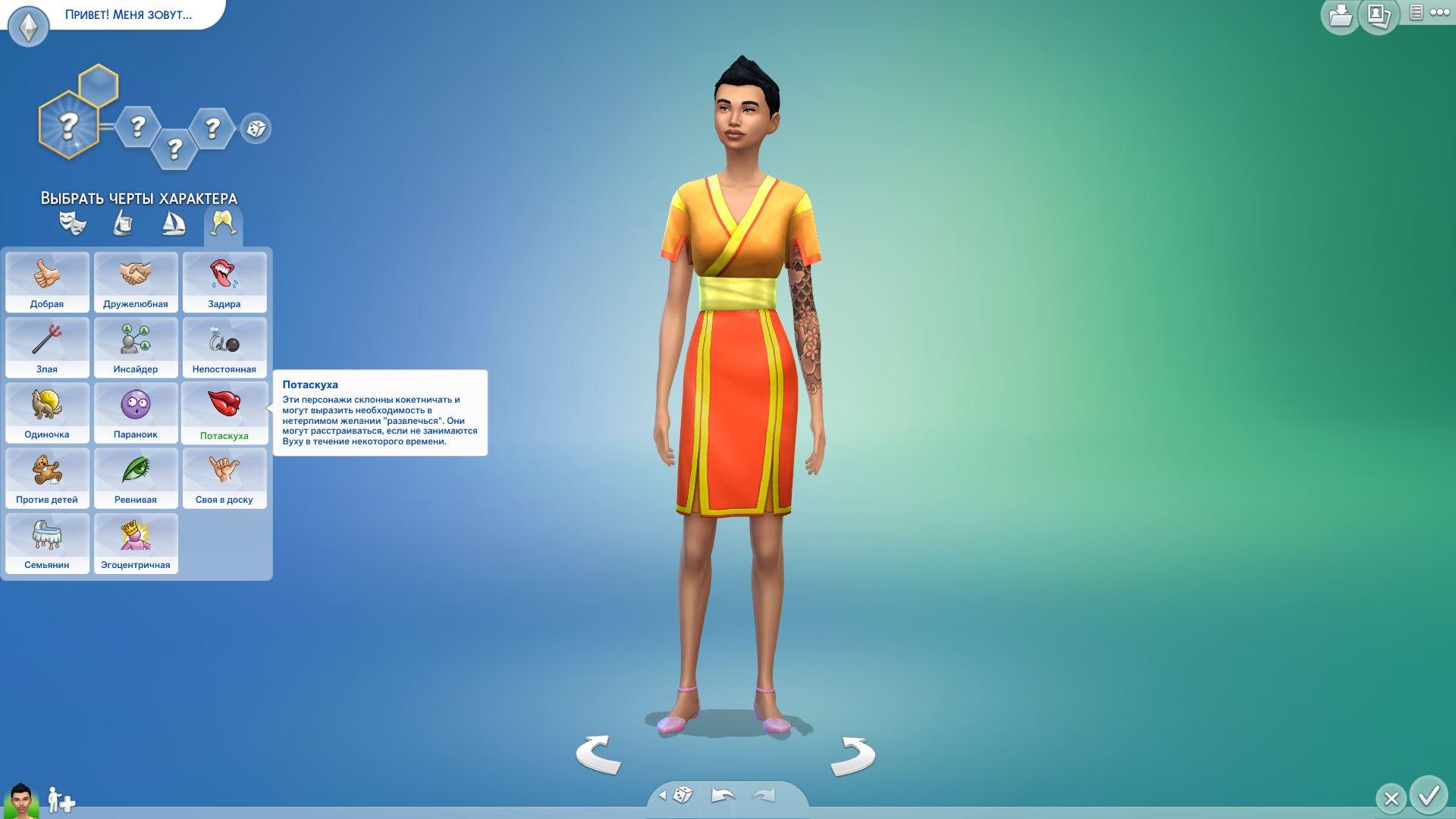Screen dimensions: 1456x819
Task: Rotate the Sim with the right arrow
Action: tap(852, 756)
